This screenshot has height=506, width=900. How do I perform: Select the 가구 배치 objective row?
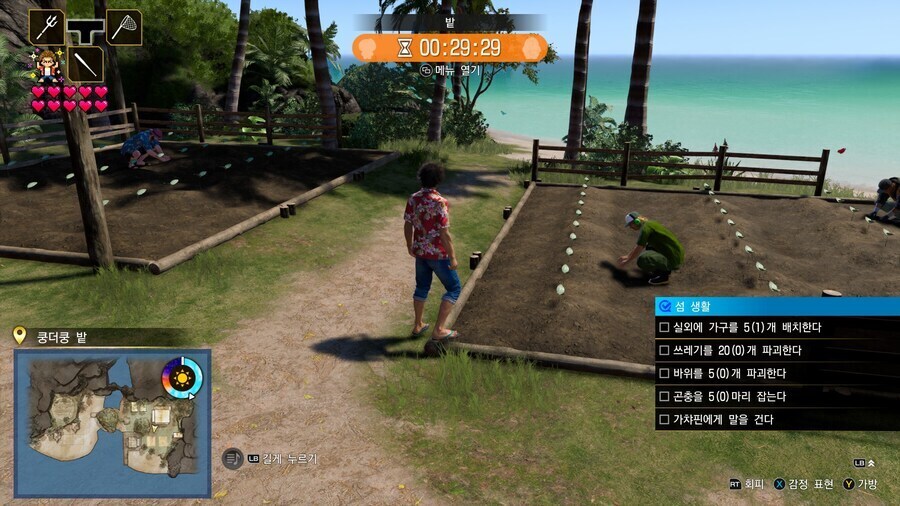pos(777,328)
